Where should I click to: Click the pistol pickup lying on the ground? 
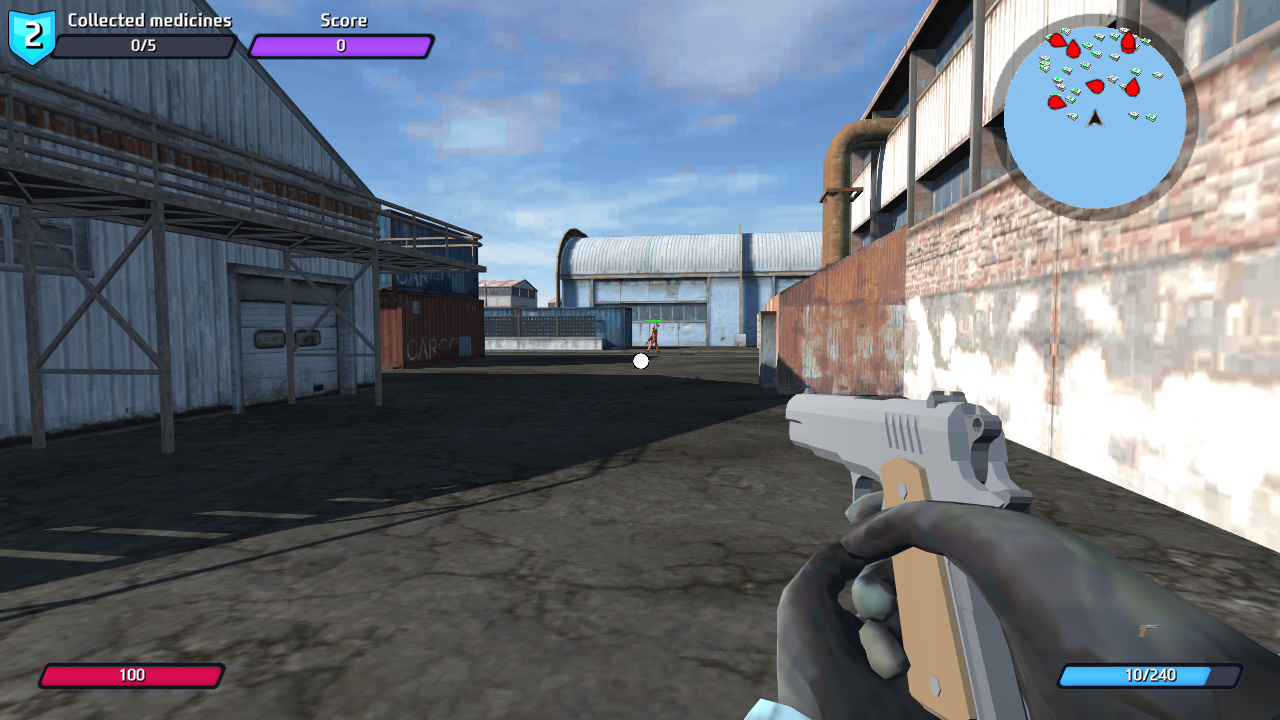(1149, 630)
